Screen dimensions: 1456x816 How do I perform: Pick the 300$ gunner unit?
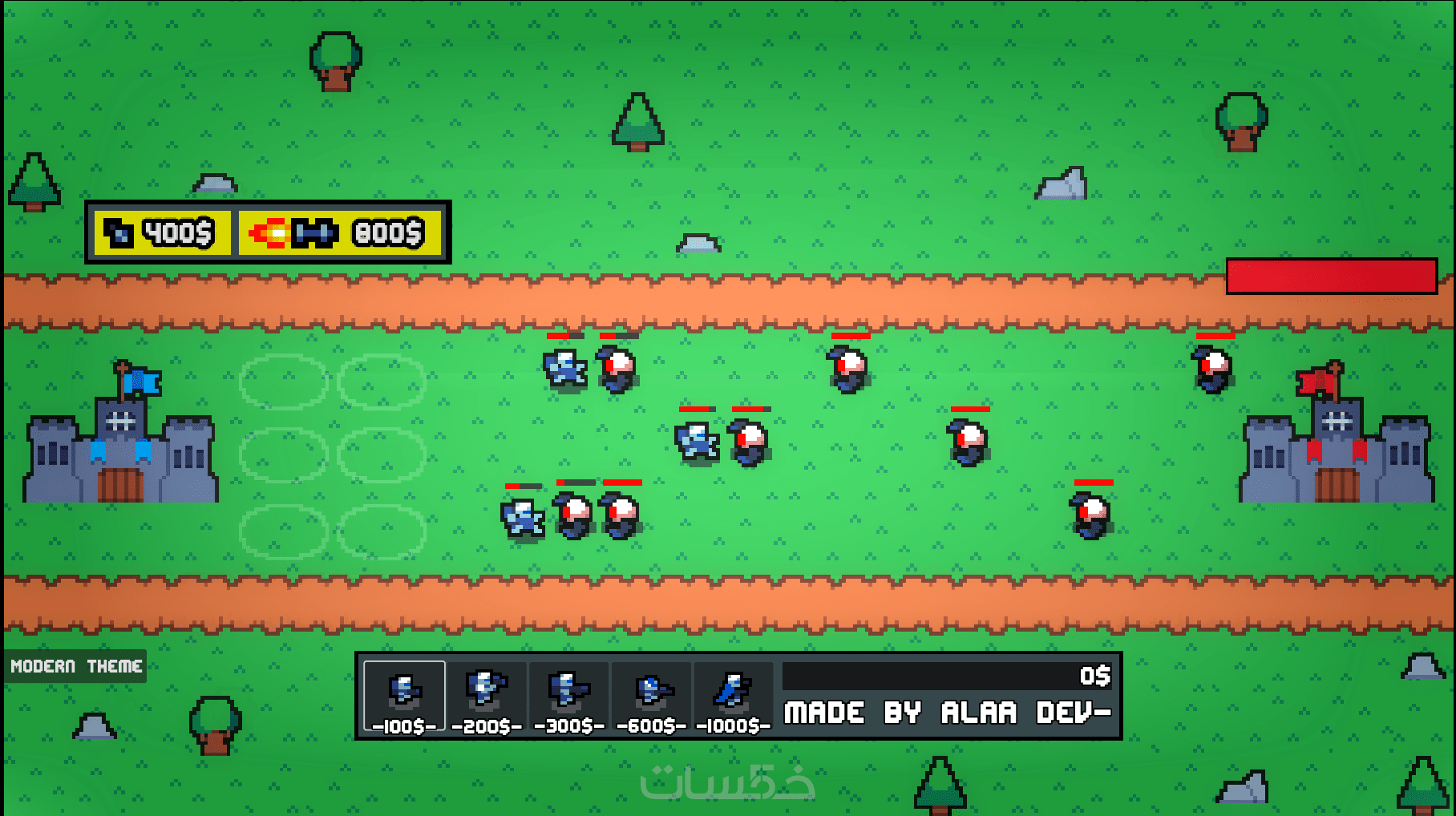pos(568,696)
